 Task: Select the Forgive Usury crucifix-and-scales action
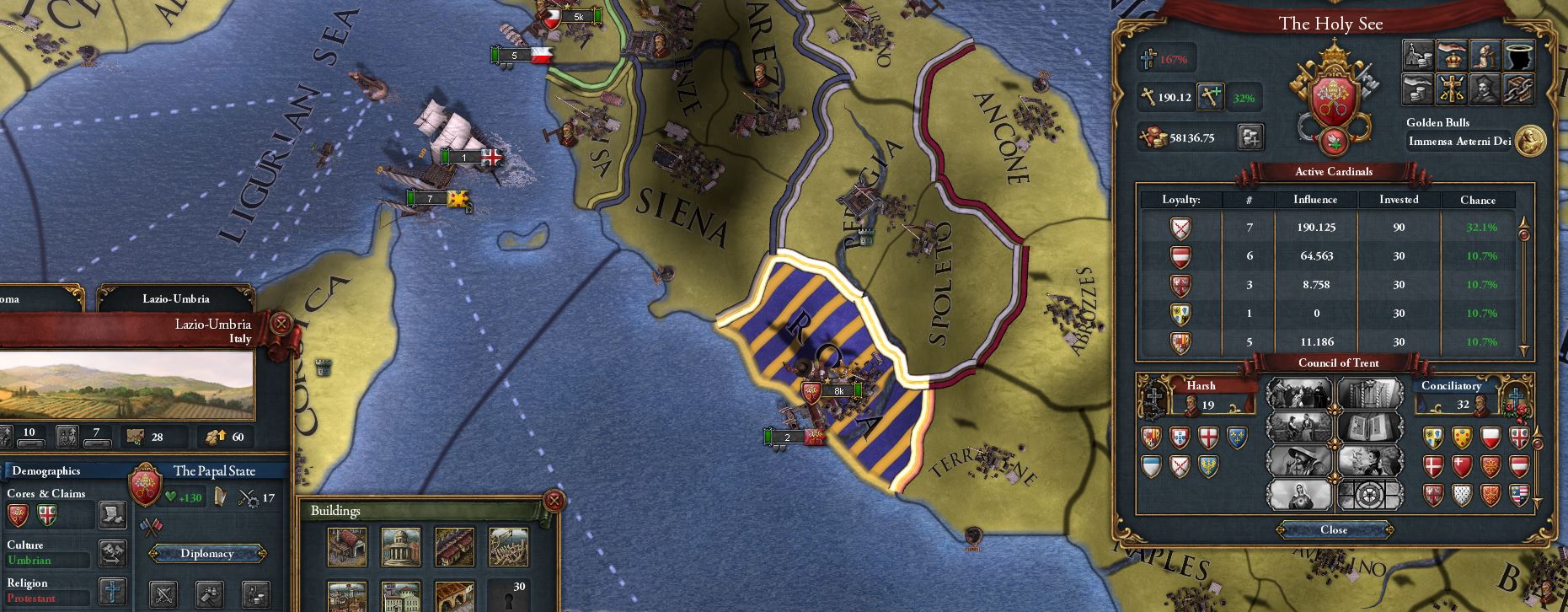[x=1453, y=89]
